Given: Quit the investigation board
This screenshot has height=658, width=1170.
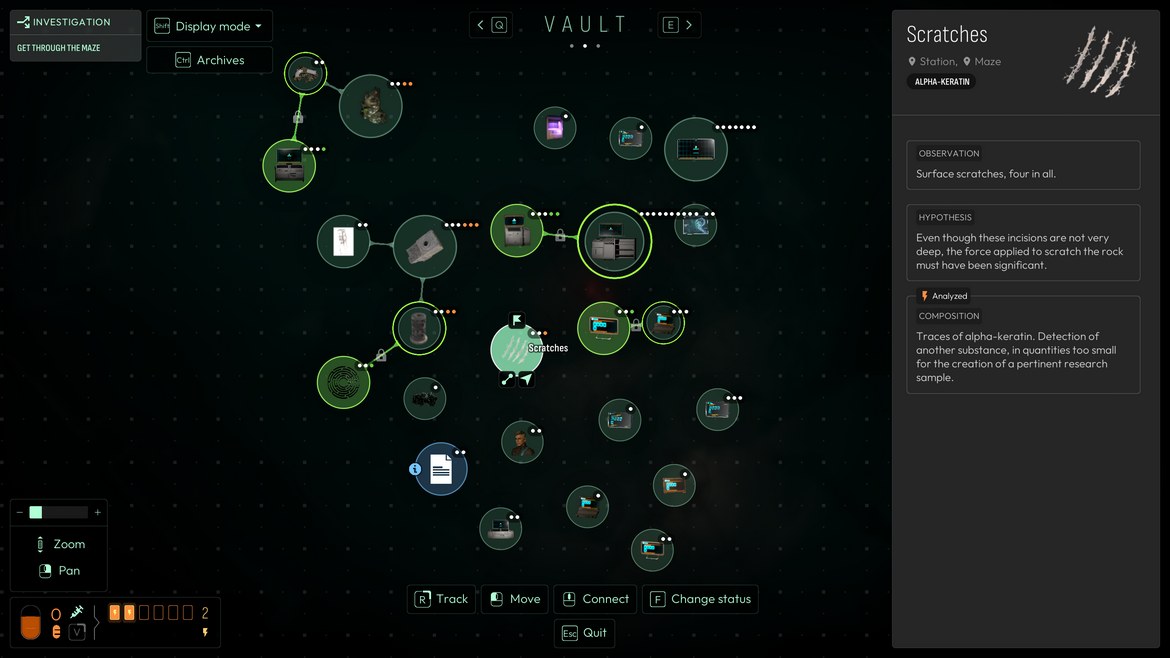Looking at the screenshot, I should pos(584,633).
